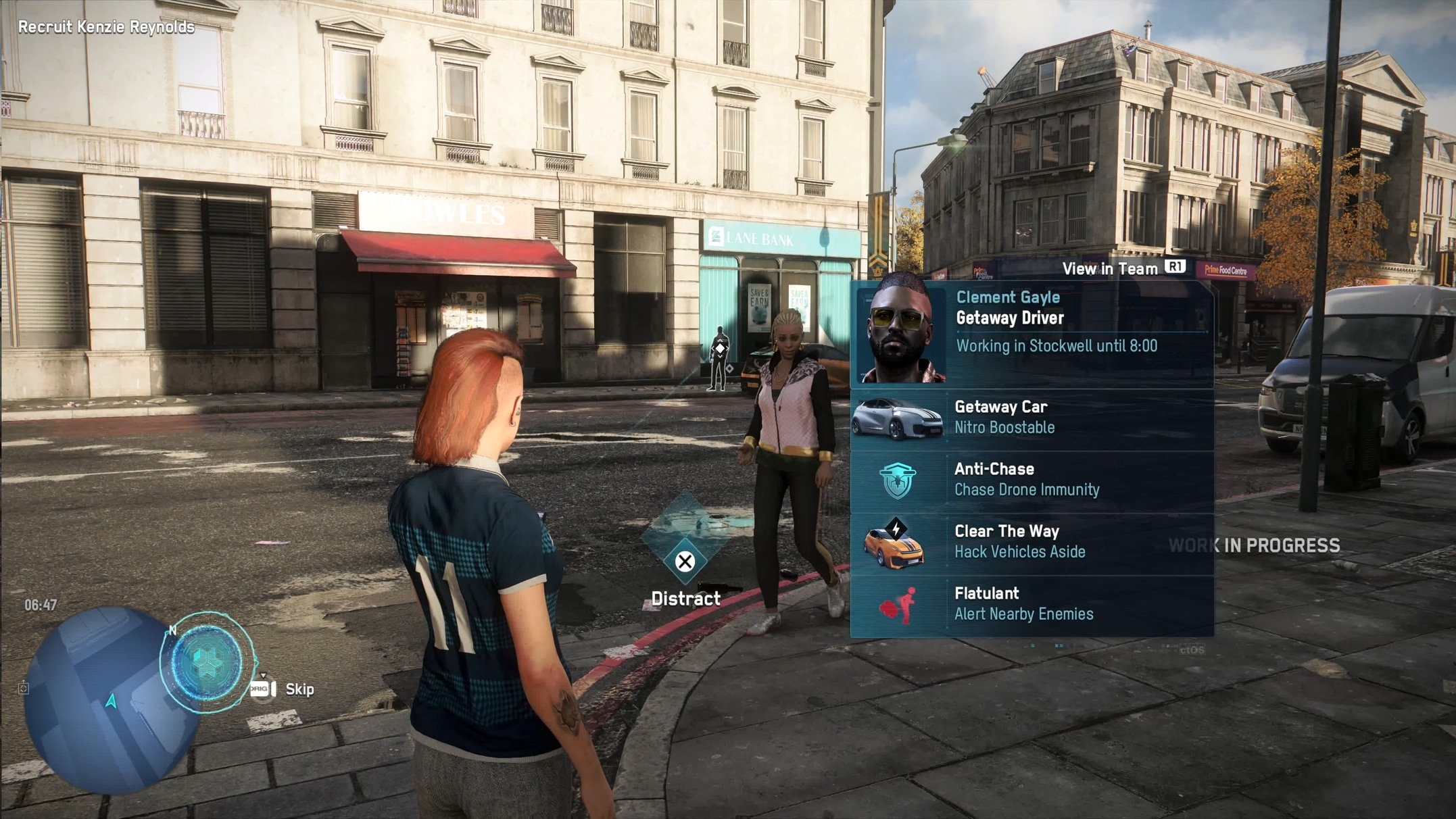Select the Clear The Way perk
The width and height of the screenshot is (1456, 819).
click(x=1032, y=542)
